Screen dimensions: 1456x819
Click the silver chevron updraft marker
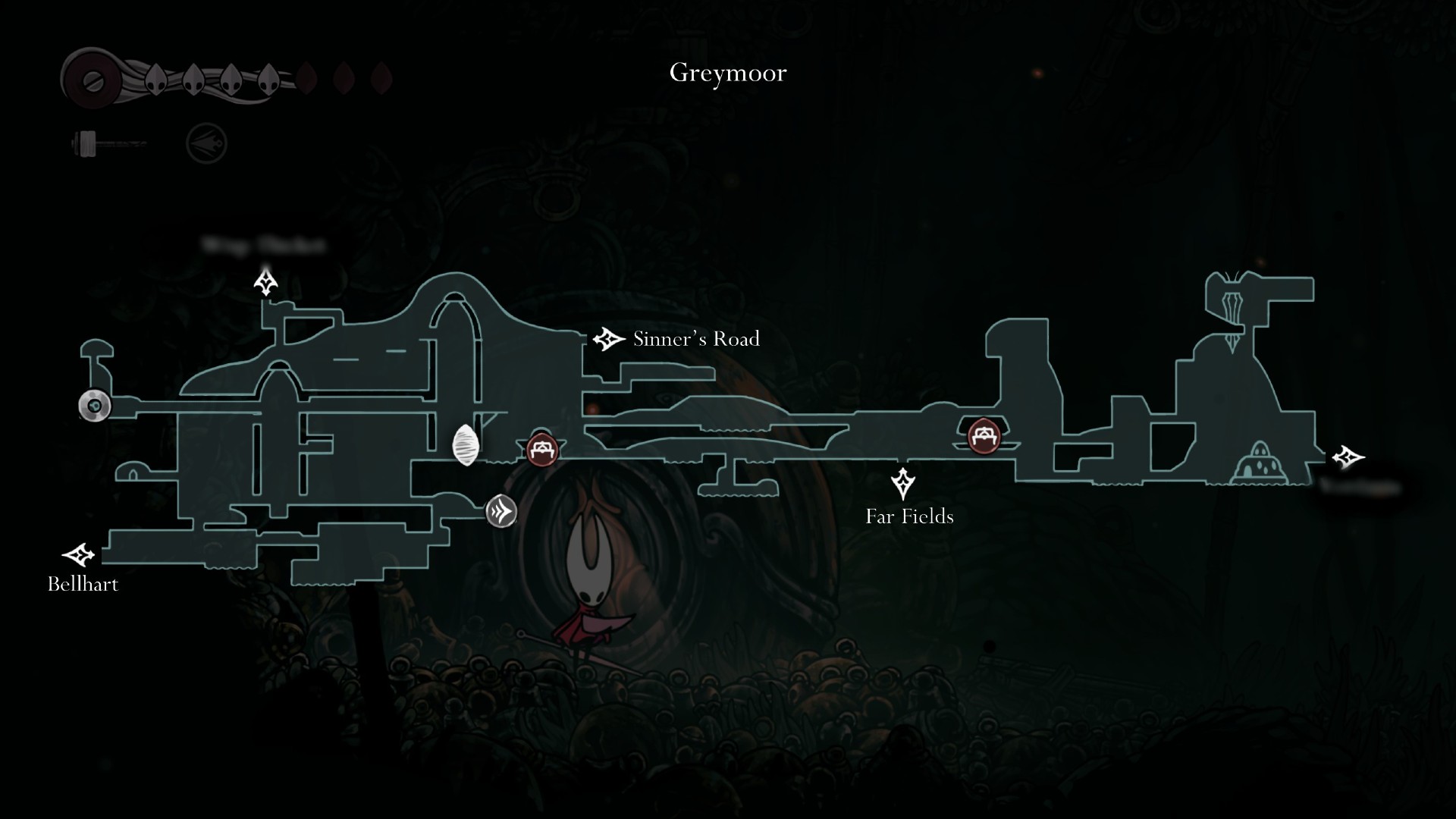(x=500, y=512)
